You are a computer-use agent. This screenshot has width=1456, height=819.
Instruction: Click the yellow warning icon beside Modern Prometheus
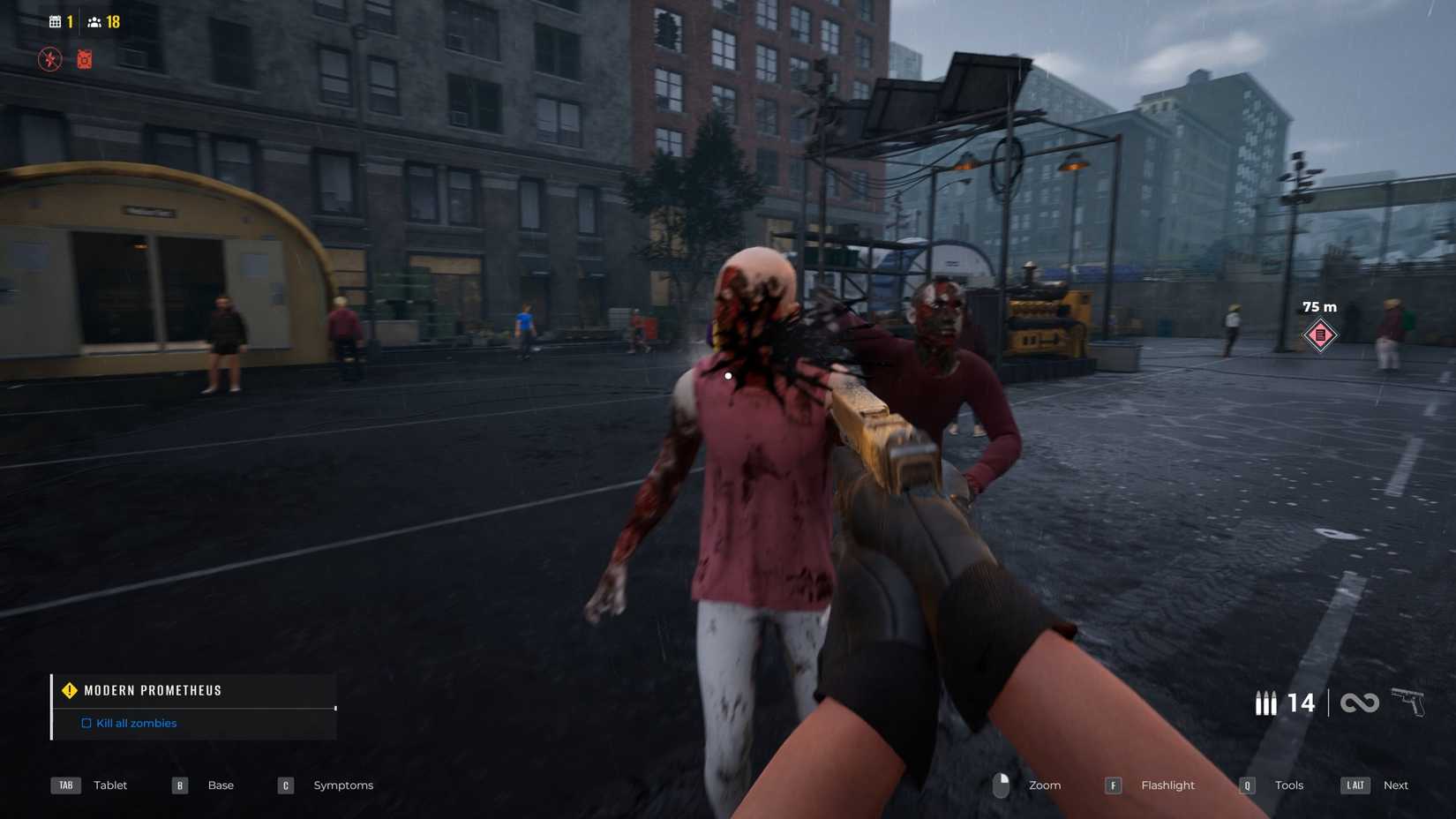pos(69,690)
